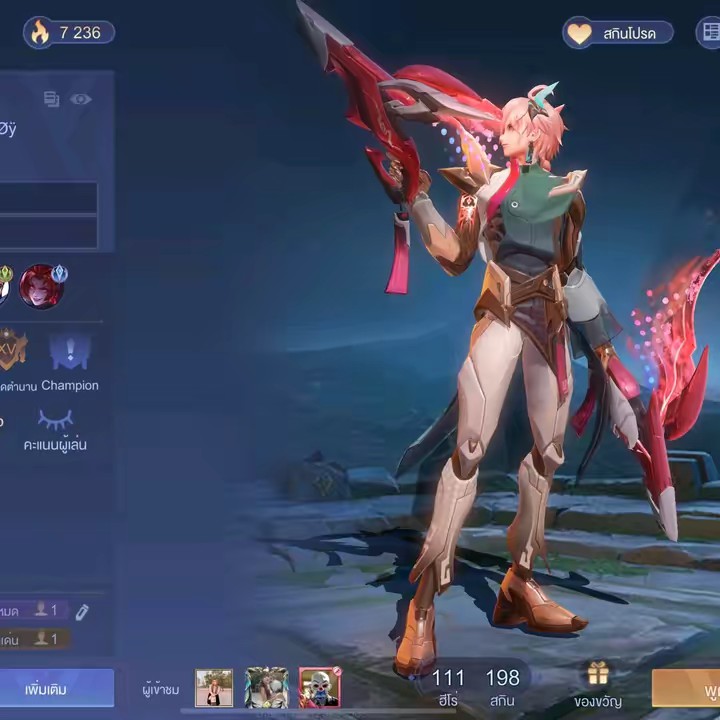View the 111 ฮีโร่ heroes count

[x=448, y=686]
